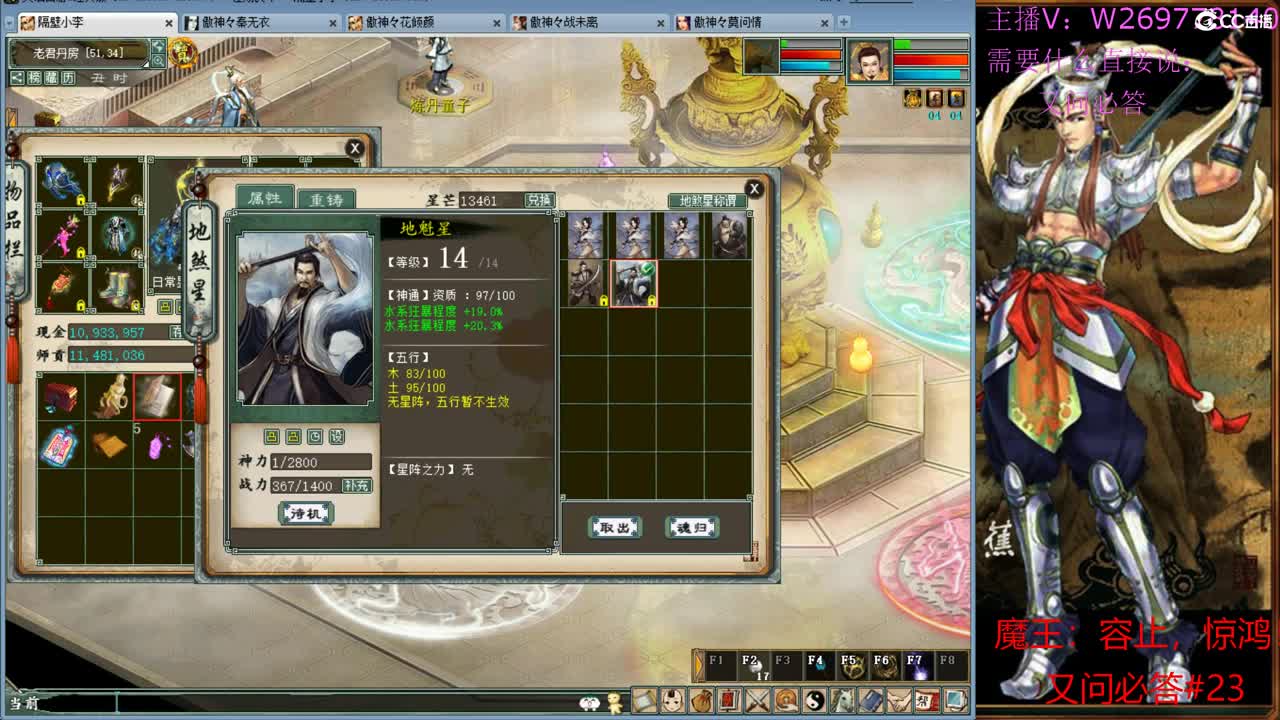Click the lock icon on the selected star card
This screenshot has height=720, width=1280.
tap(651, 300)
